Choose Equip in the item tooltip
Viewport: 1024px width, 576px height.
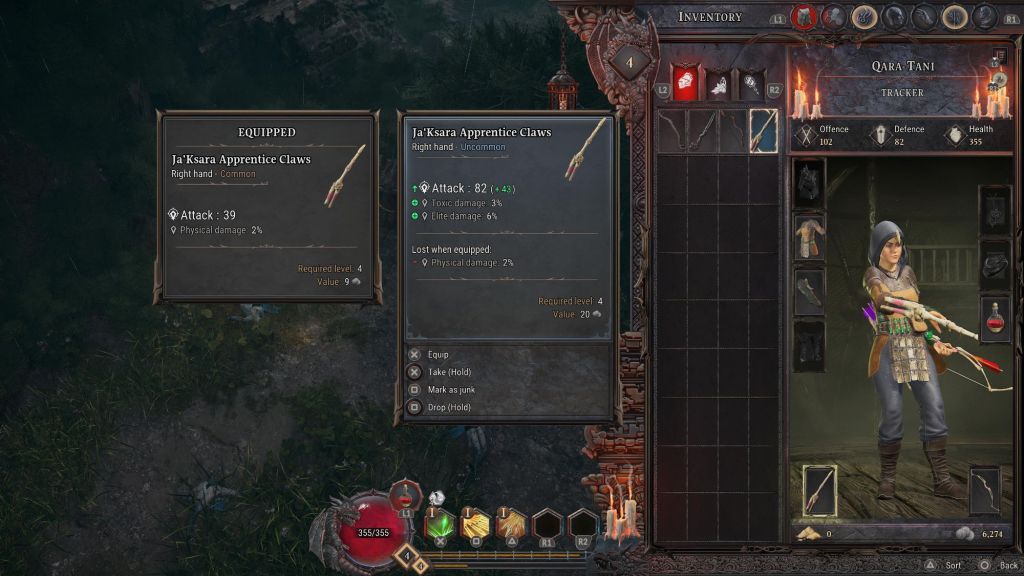tap(438, 354)
